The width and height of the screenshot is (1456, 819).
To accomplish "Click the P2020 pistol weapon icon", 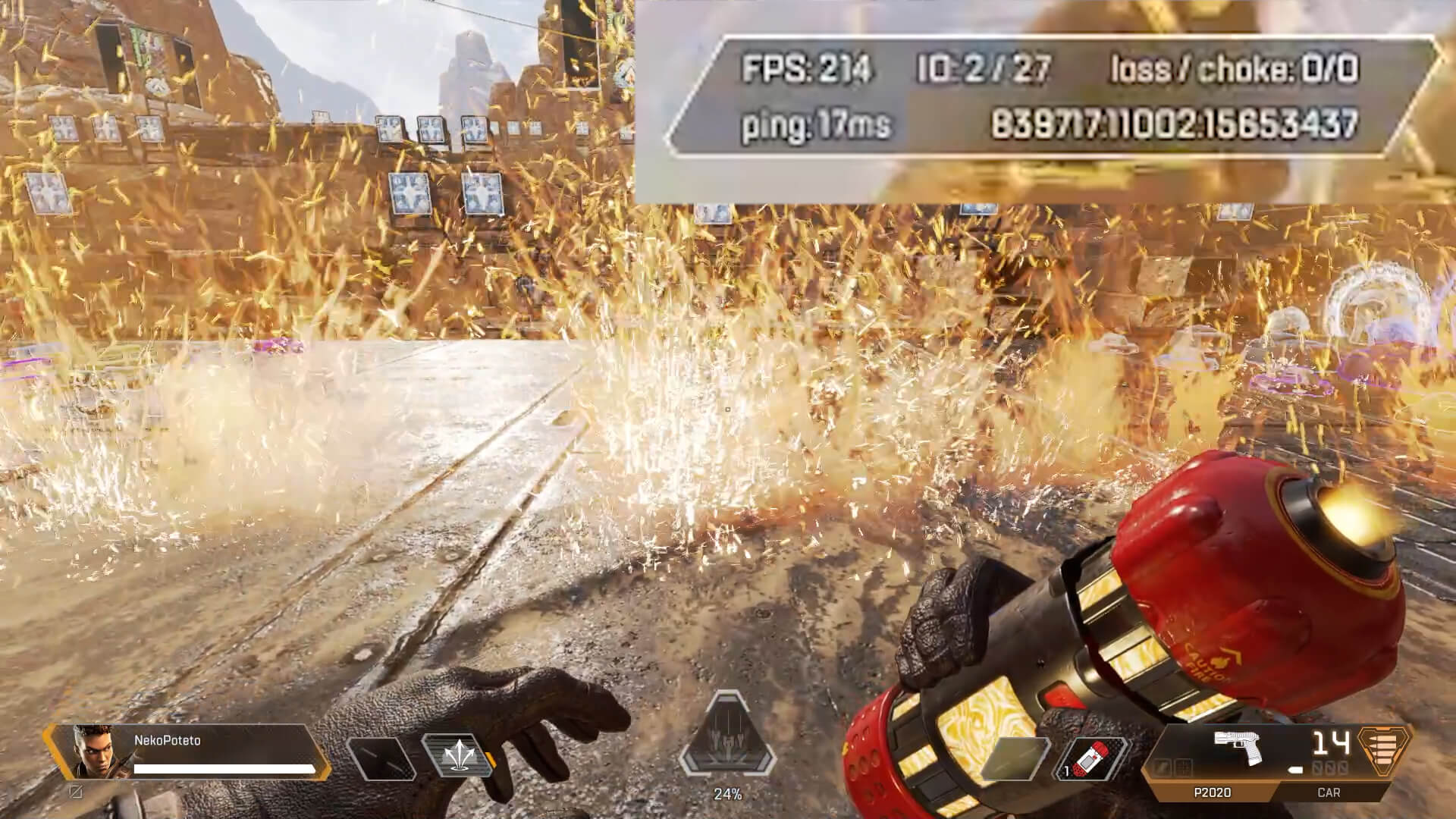I will point(1238,746).
